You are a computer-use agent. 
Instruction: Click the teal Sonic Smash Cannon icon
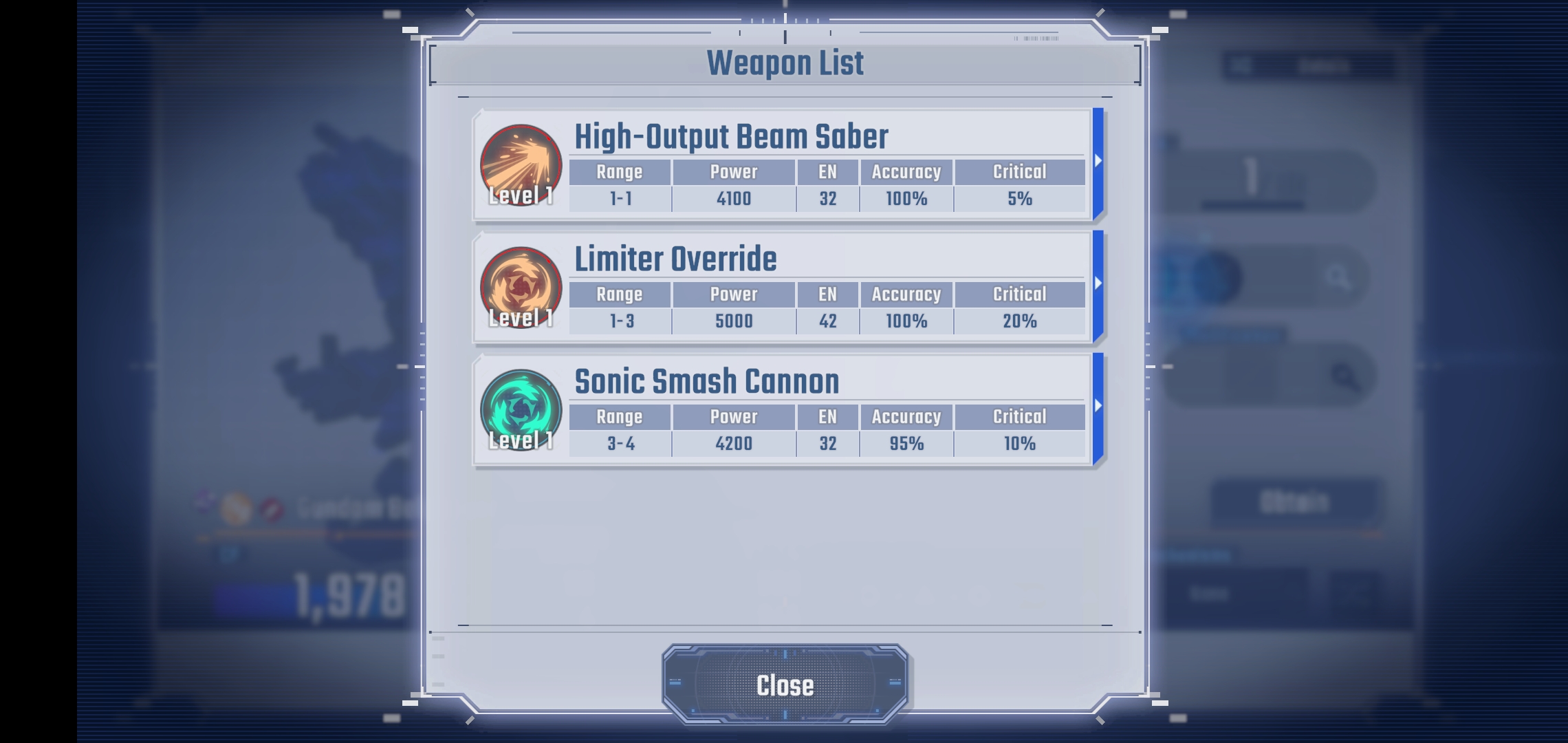coord(521,410)
